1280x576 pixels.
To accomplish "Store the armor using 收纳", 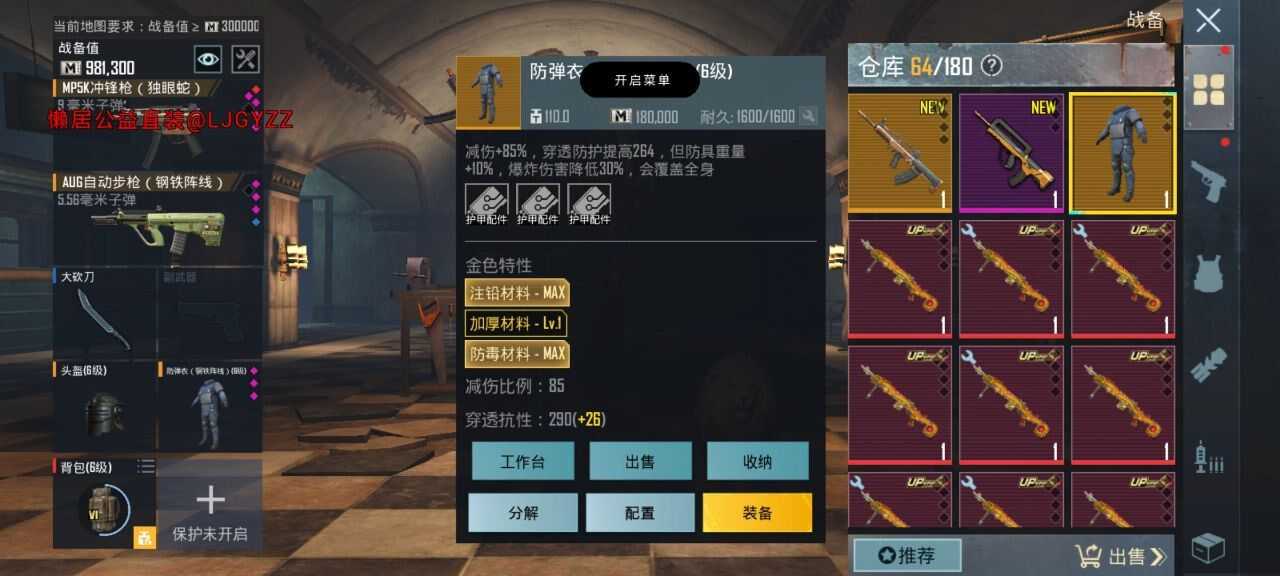I will pos(757,461).
